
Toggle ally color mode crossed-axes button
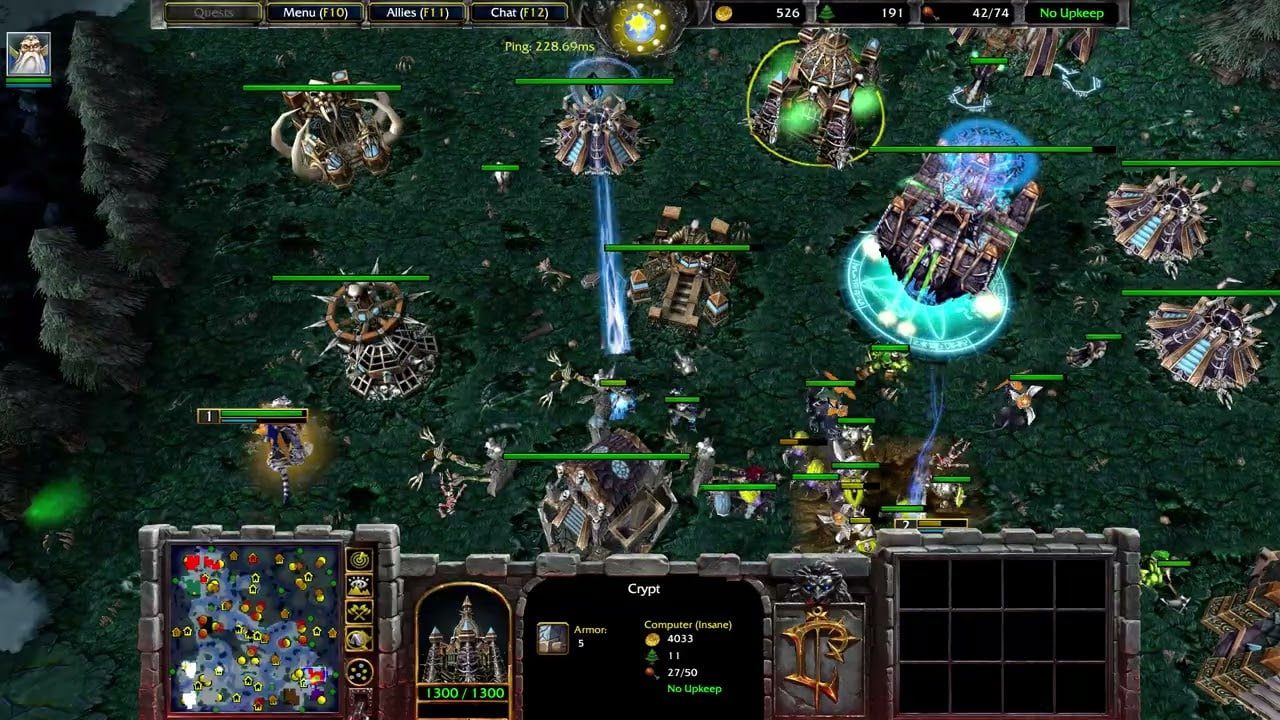359,613
